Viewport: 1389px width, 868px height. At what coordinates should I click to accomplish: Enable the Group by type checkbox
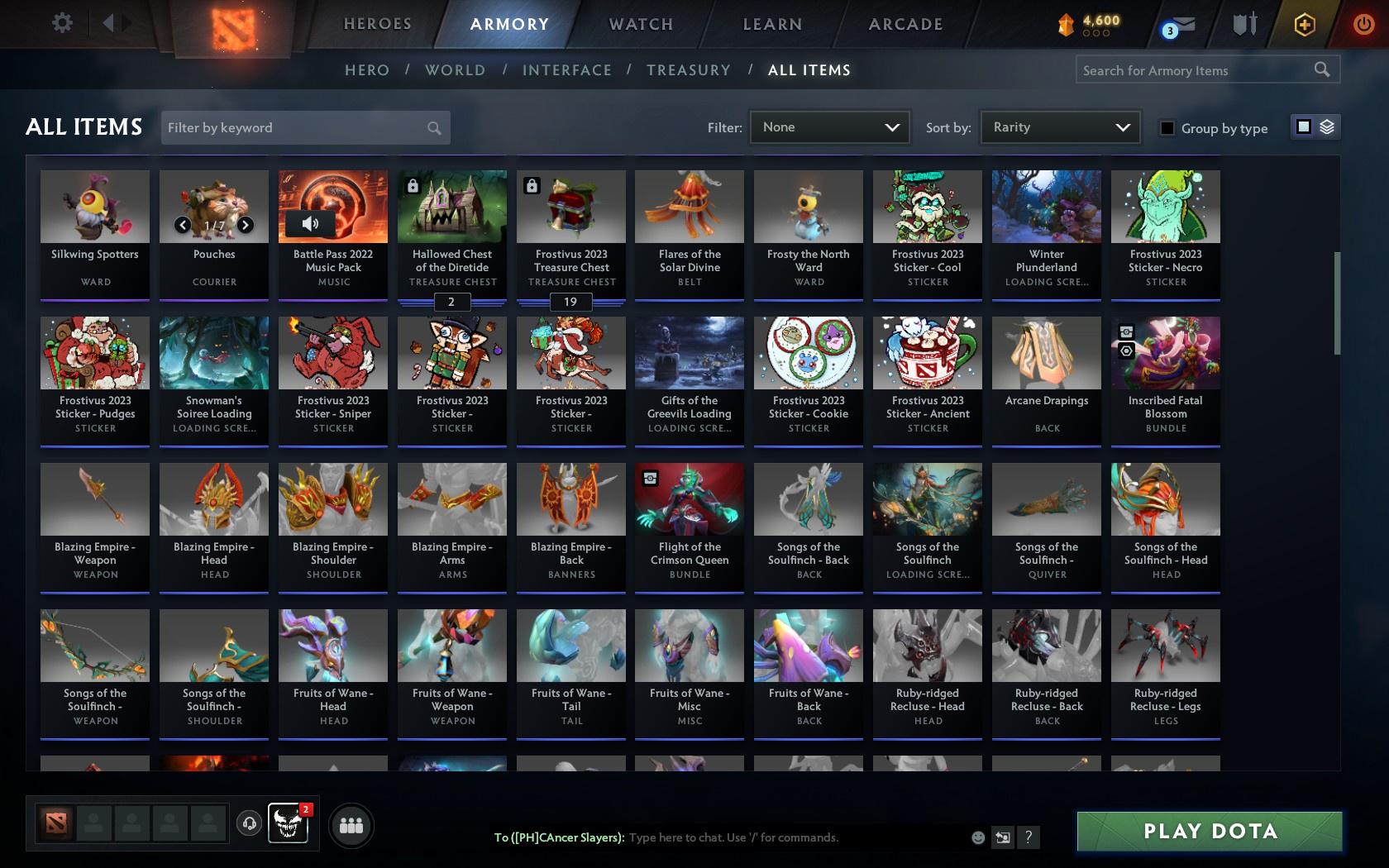pos(1167,128)
